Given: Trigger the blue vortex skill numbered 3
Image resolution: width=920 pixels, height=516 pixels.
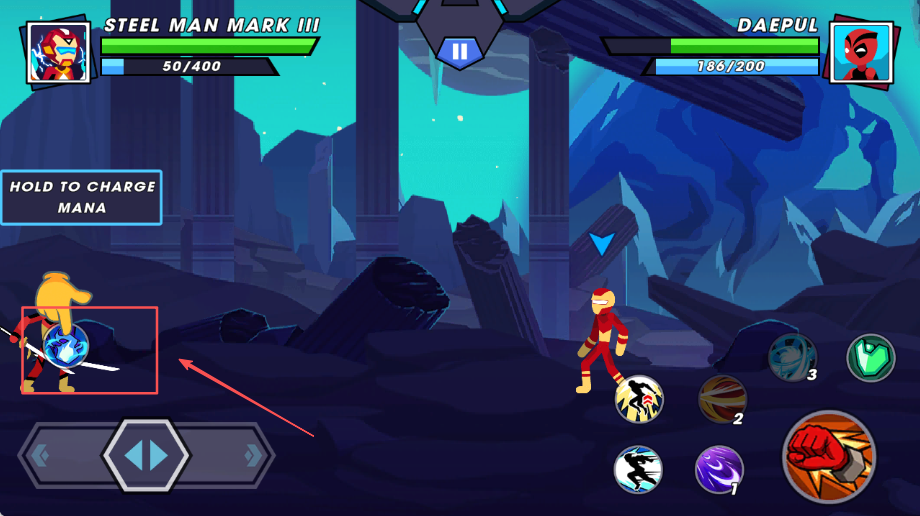Looking at the screenshot, I should (792, 357).
